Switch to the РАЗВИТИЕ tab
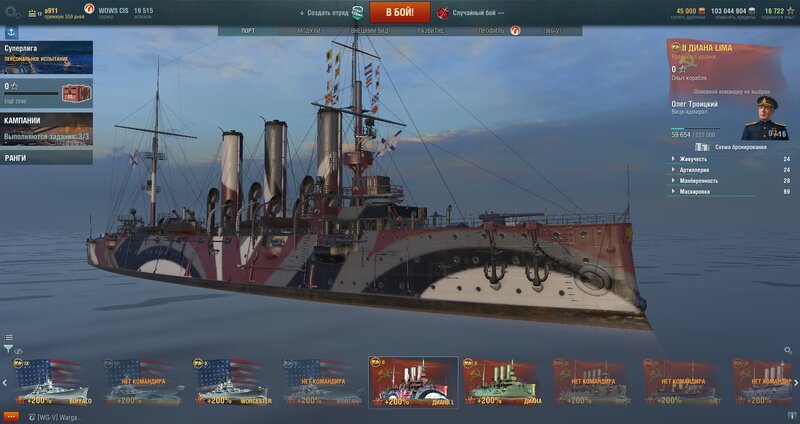Screen dimensions: 800x424 (431, 31)
